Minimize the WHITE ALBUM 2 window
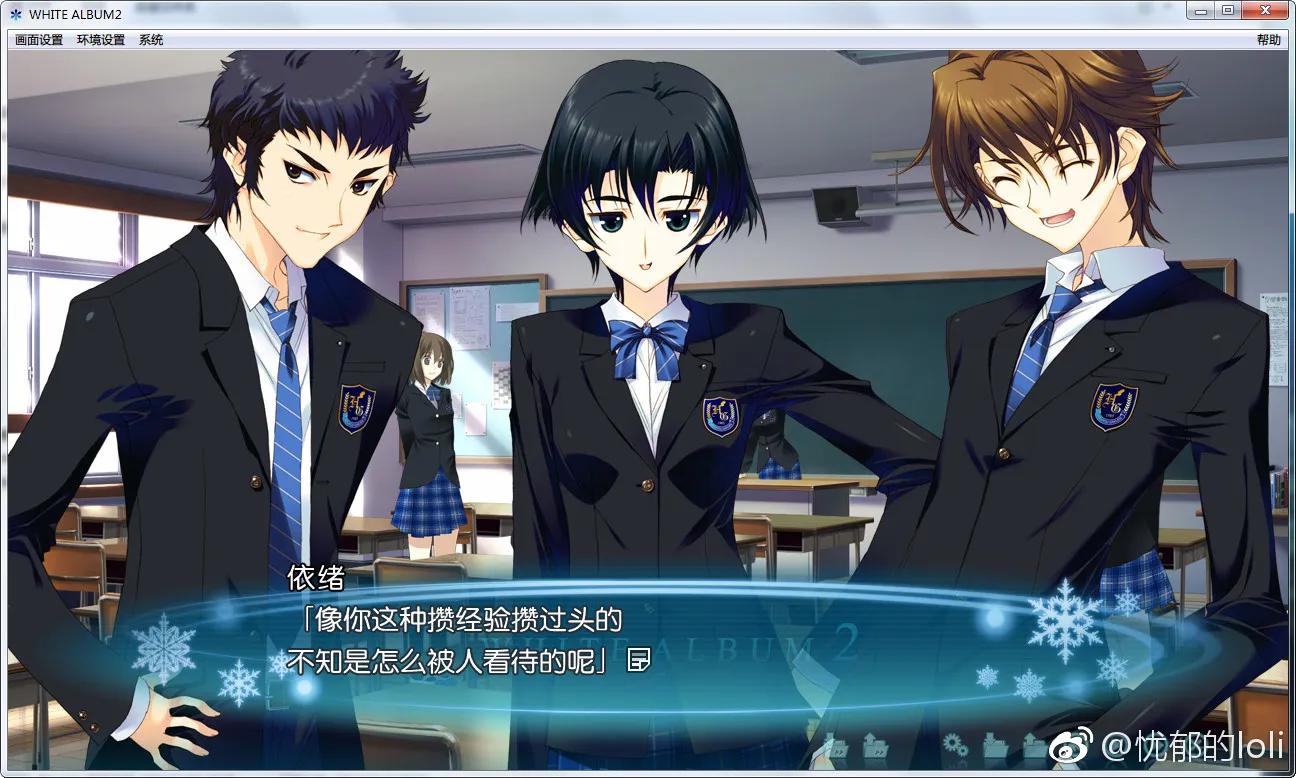This screenshot has height=778, width=1296. pos(1199,10)
